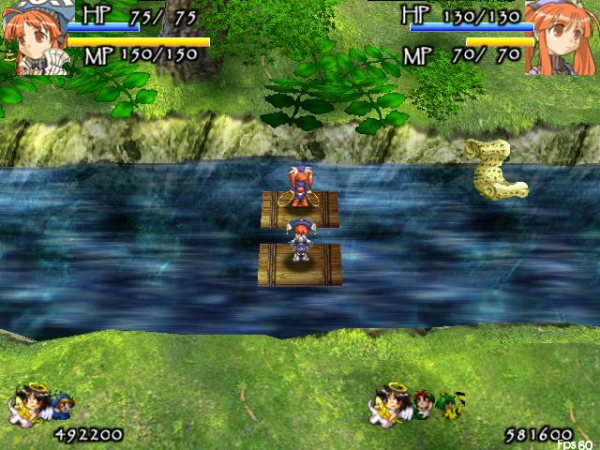Select the blue-capped chibi helper icon
This screenshot has height=450, width=600.
click(x=62, y=408)
